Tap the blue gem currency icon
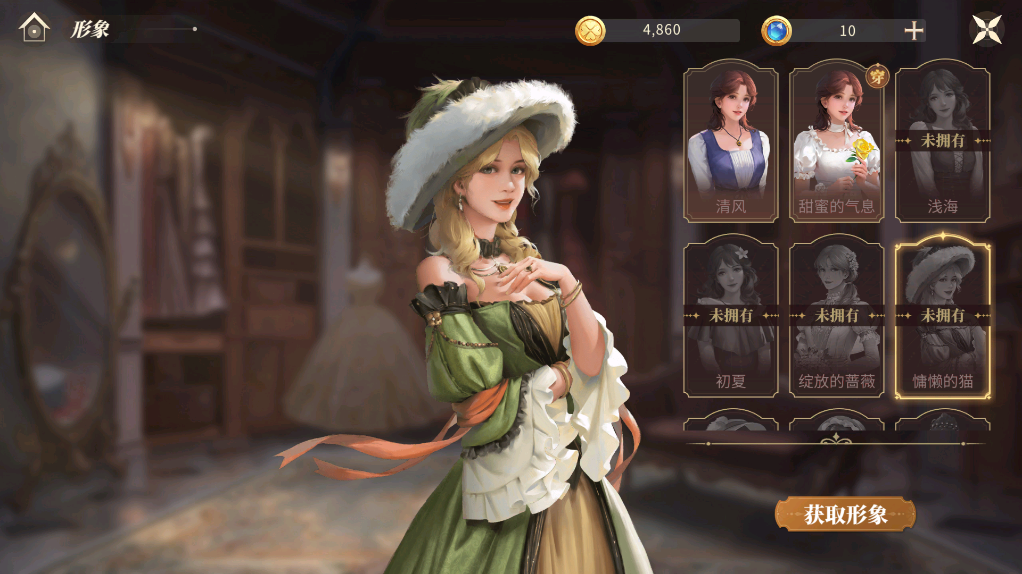This screenshot has width=1022, height=574. pyautogui.click(x=776, y=30)
